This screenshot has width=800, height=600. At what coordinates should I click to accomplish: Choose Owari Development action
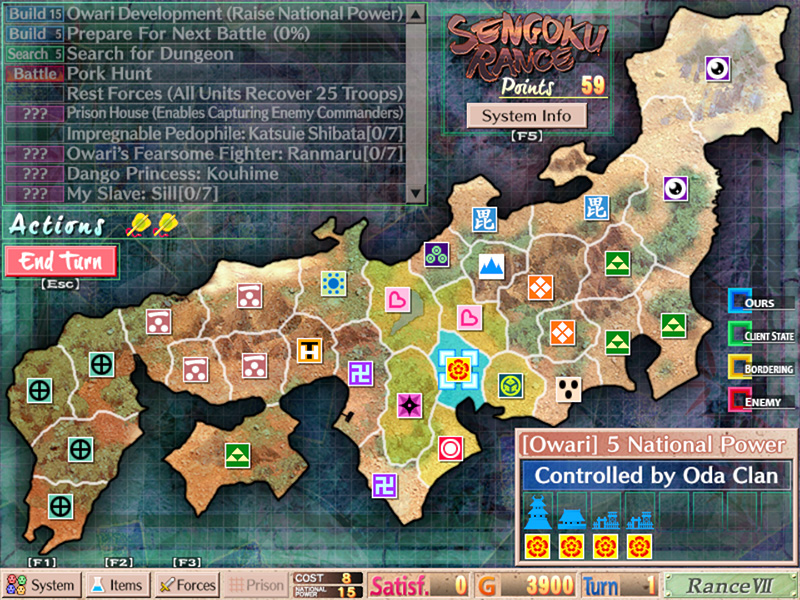(x=234, y=14)
